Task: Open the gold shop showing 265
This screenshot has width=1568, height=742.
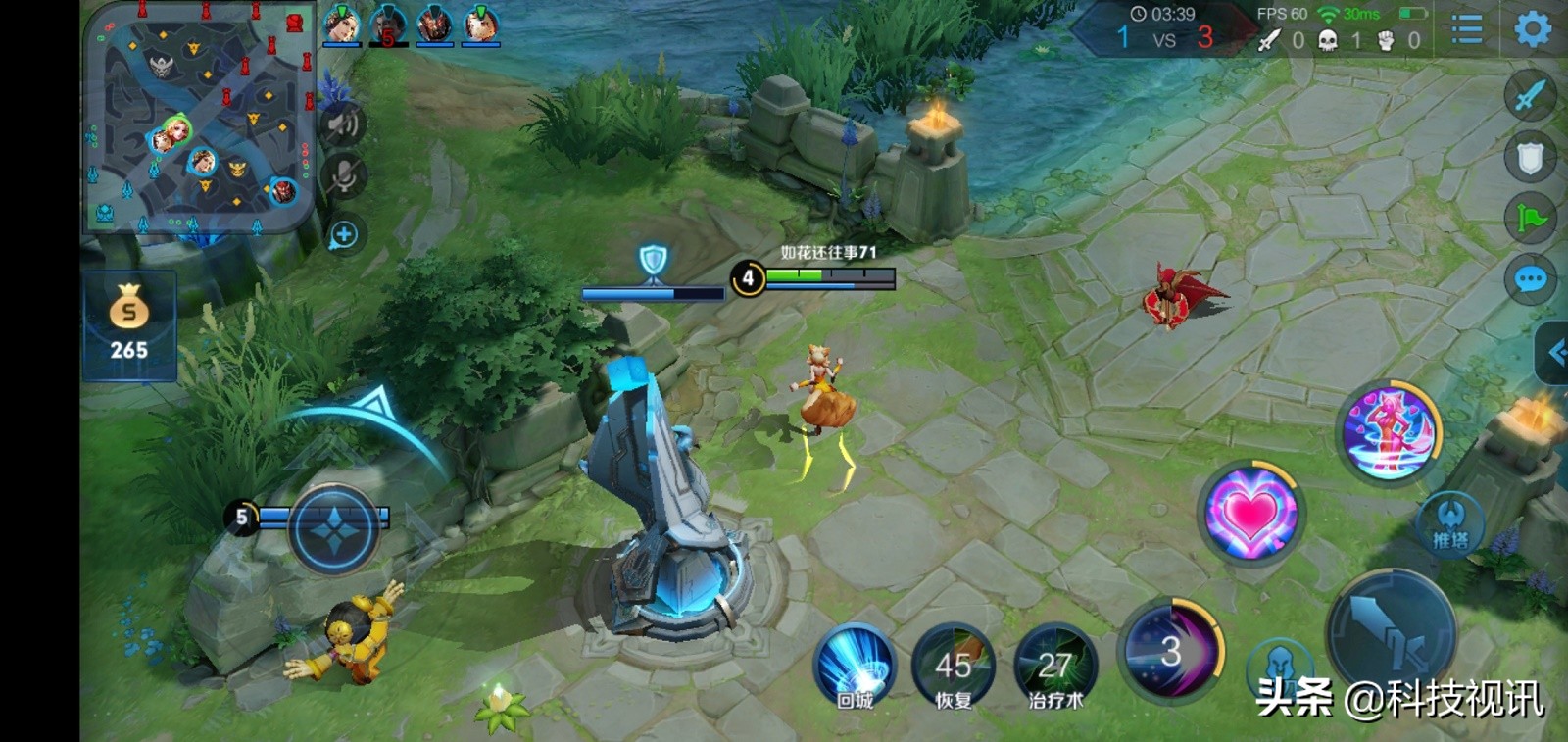Action: tap(128, 325)
